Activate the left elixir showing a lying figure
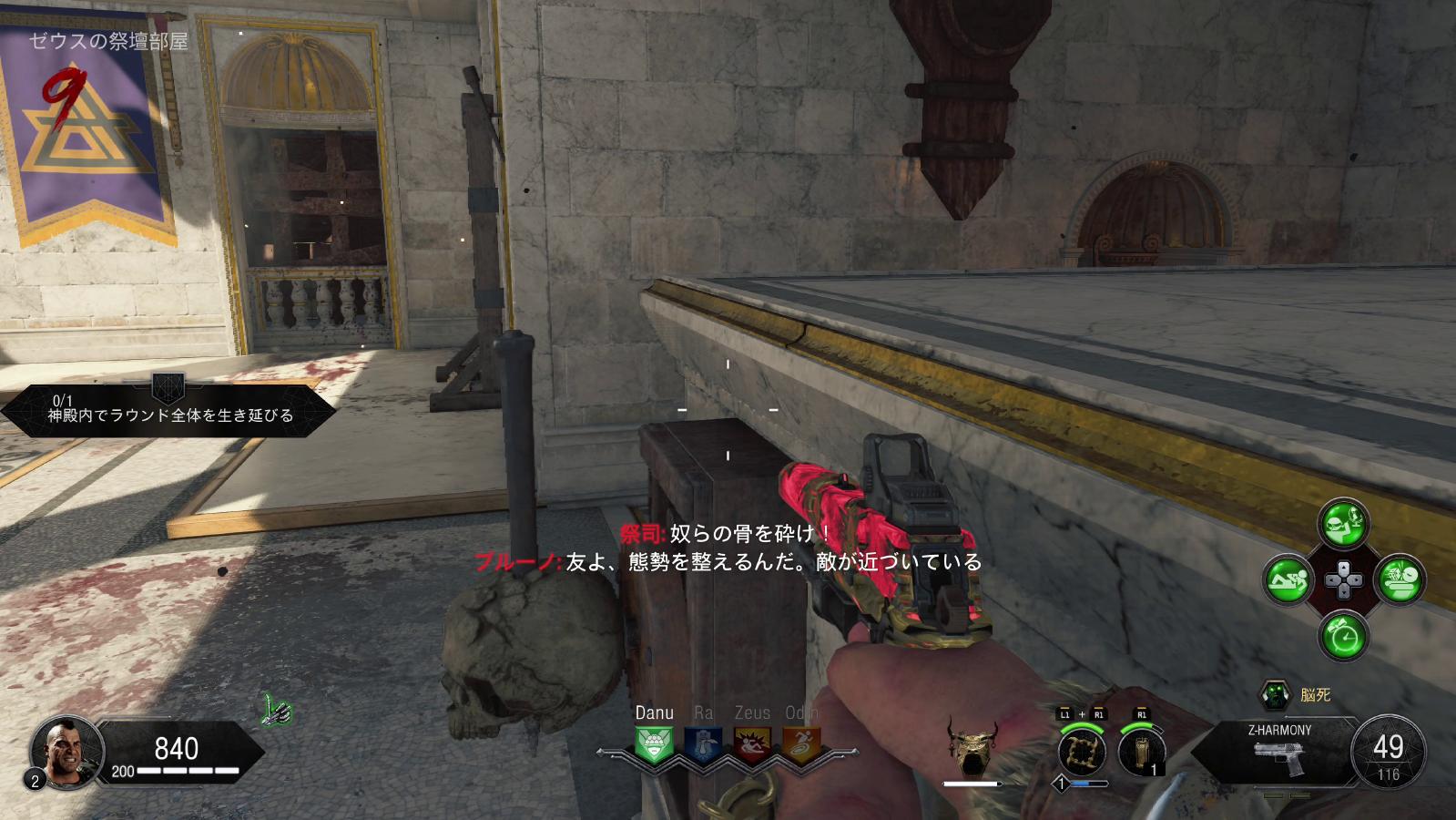Viewport: 1456px width, 820px height. pos(1288,579)
